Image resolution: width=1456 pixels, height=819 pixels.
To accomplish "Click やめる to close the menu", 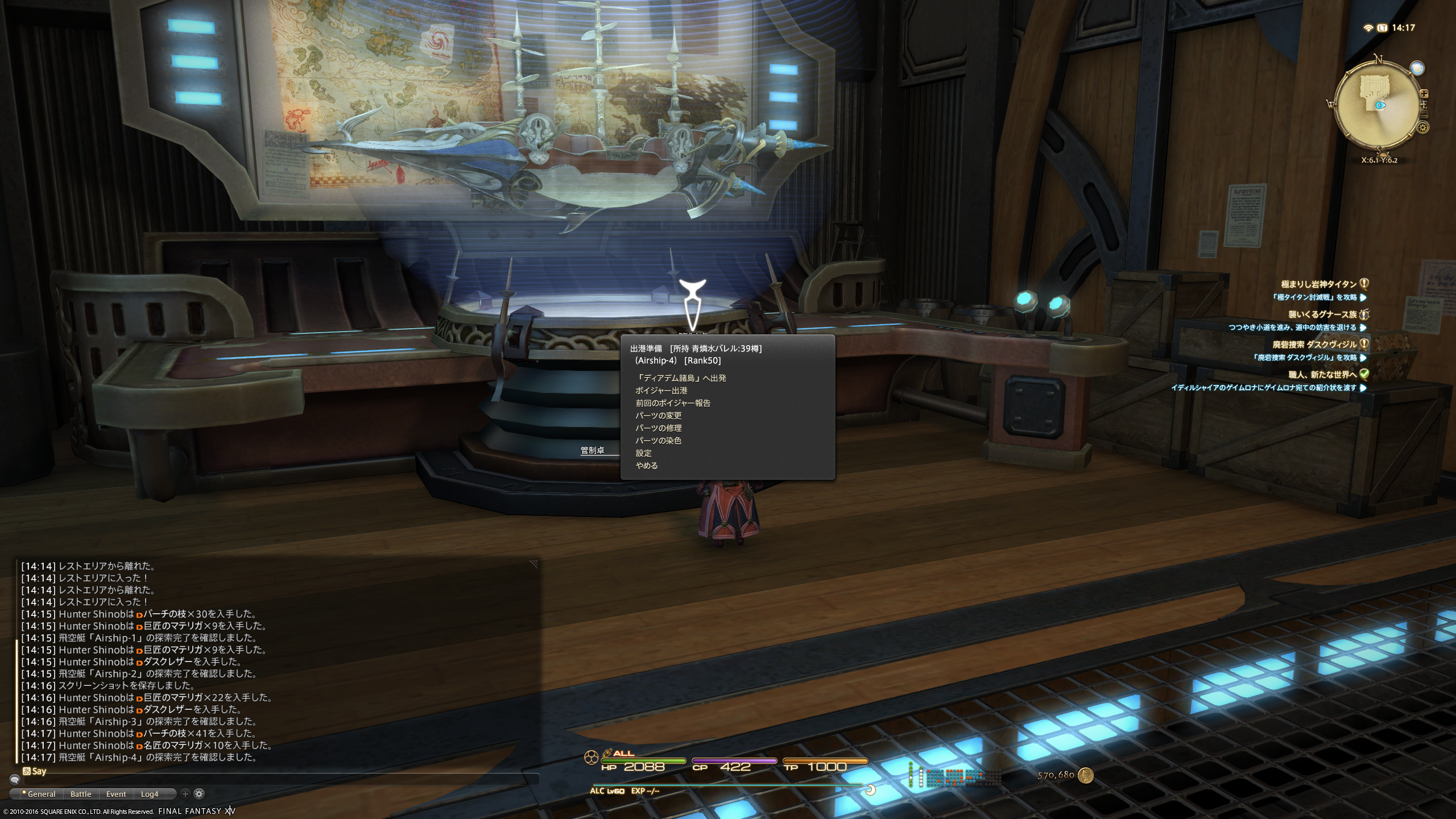I will pos(647,466).
